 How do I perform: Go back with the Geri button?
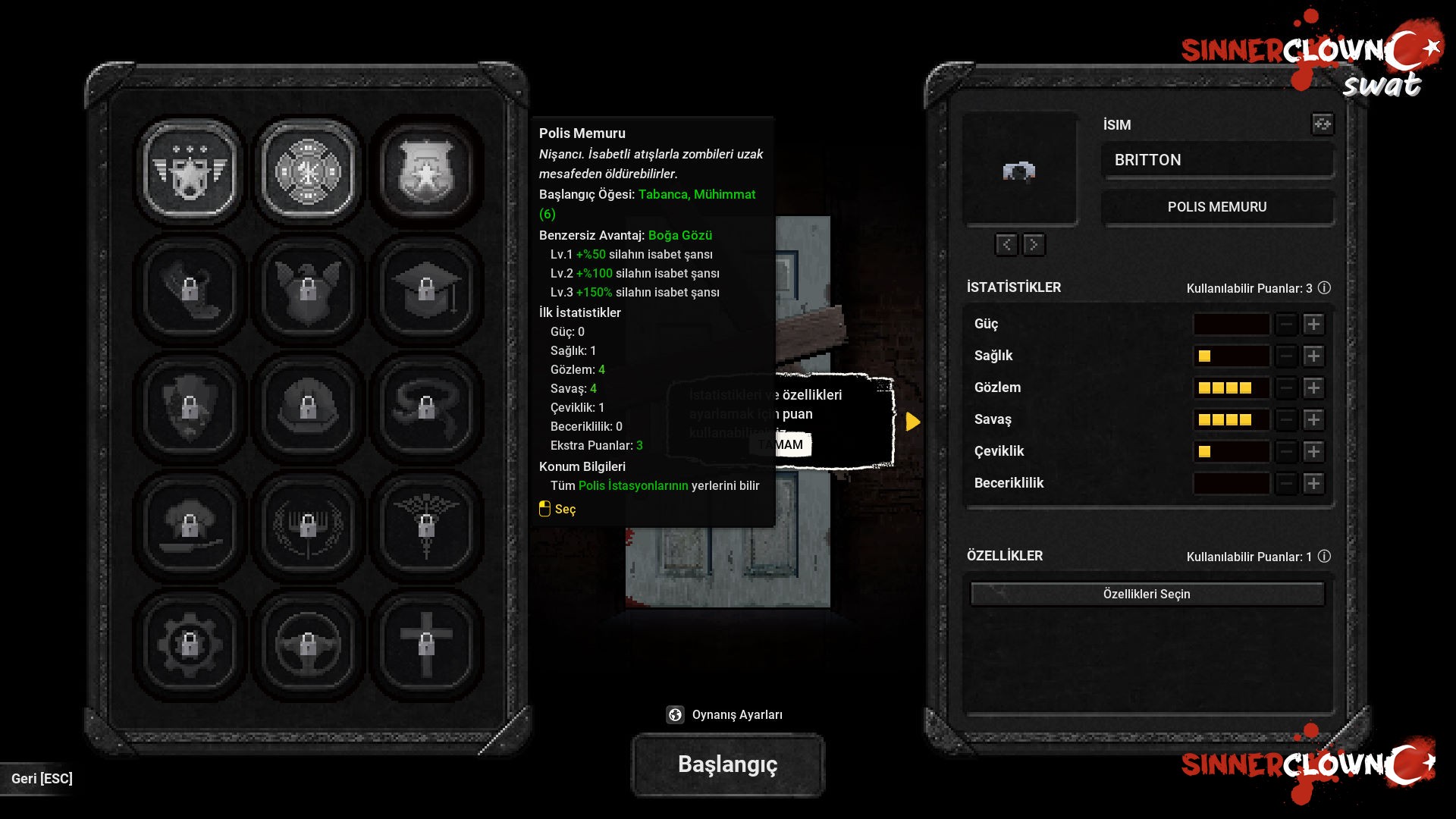[x=42, y=778]
